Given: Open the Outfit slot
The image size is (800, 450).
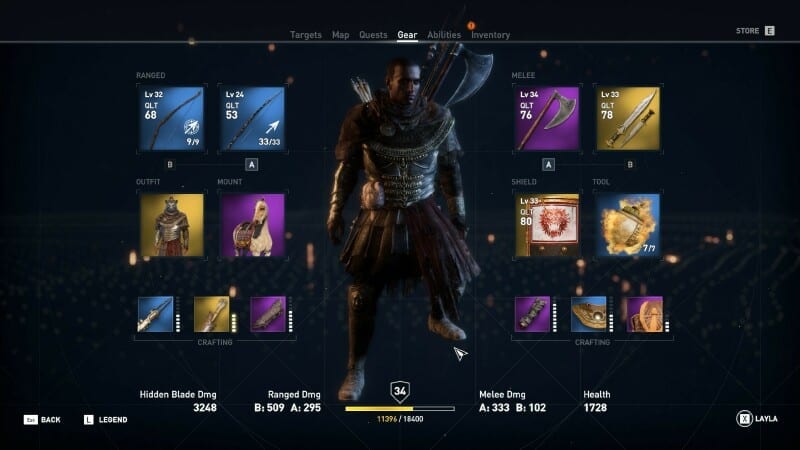Looking at the screenshot, I should [x=171, y=225].
